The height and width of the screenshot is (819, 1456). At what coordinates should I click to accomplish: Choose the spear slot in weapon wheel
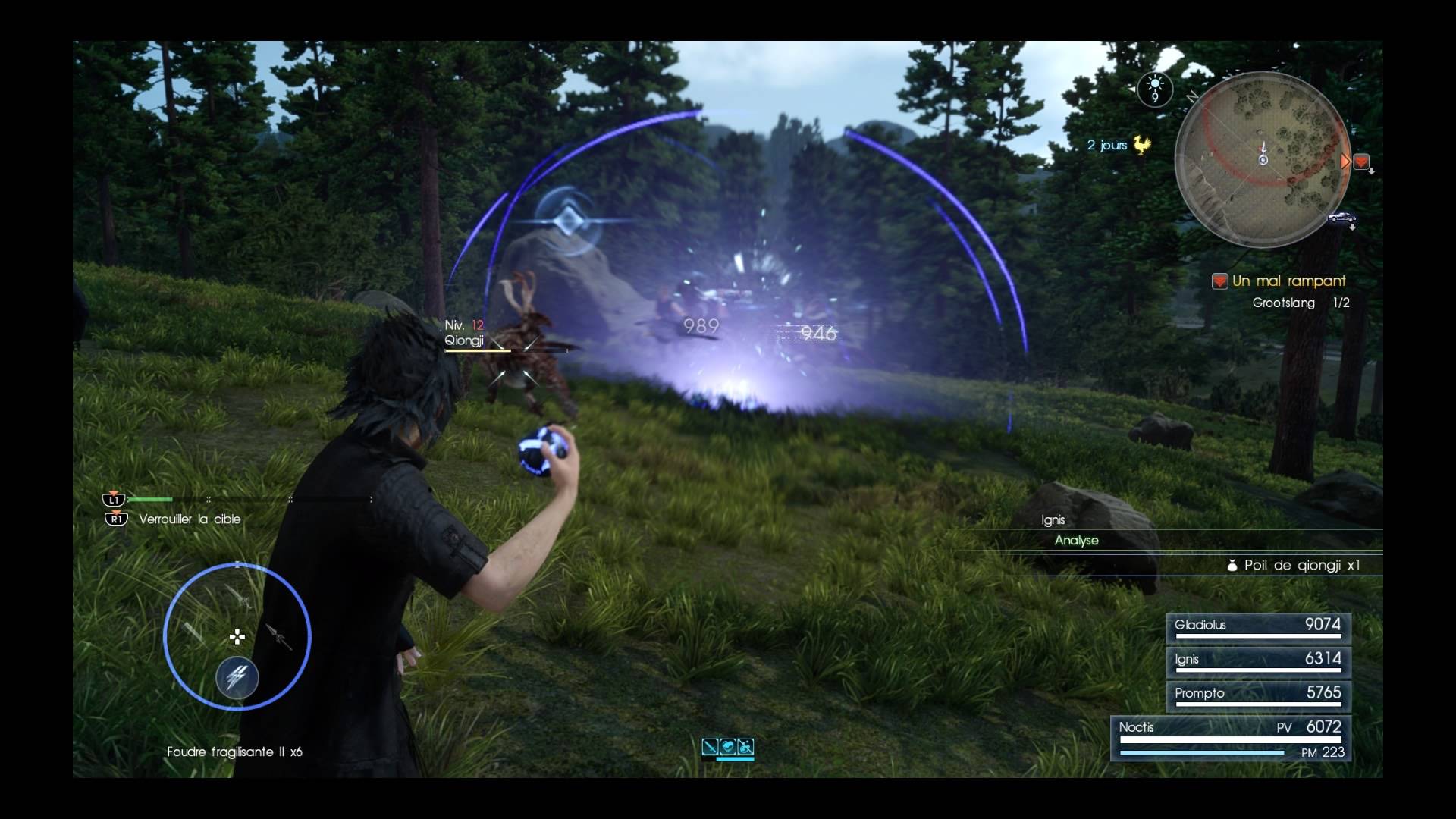[x=279, y=637]
